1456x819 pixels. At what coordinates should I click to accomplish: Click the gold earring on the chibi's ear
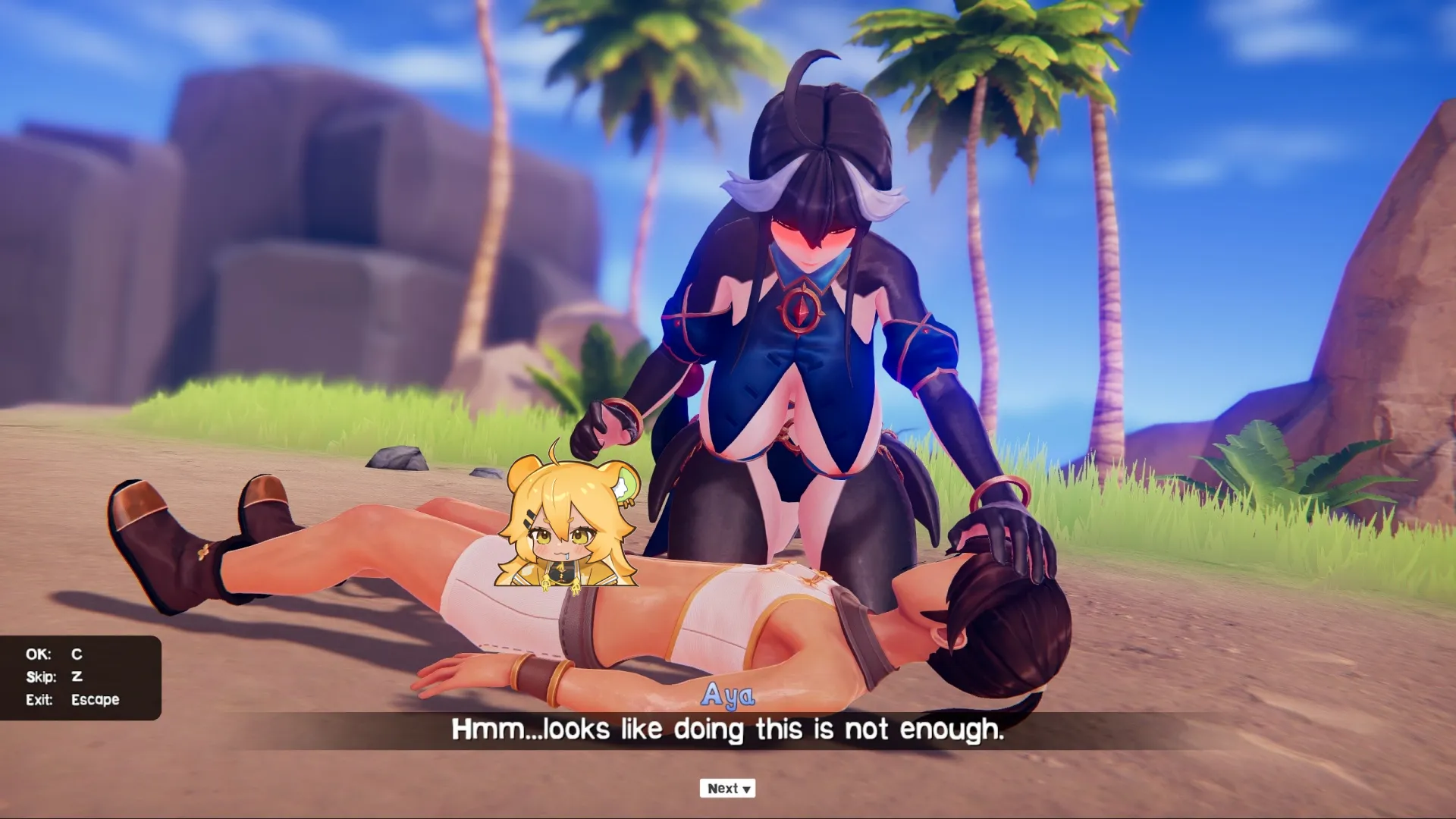coord(629,504)
